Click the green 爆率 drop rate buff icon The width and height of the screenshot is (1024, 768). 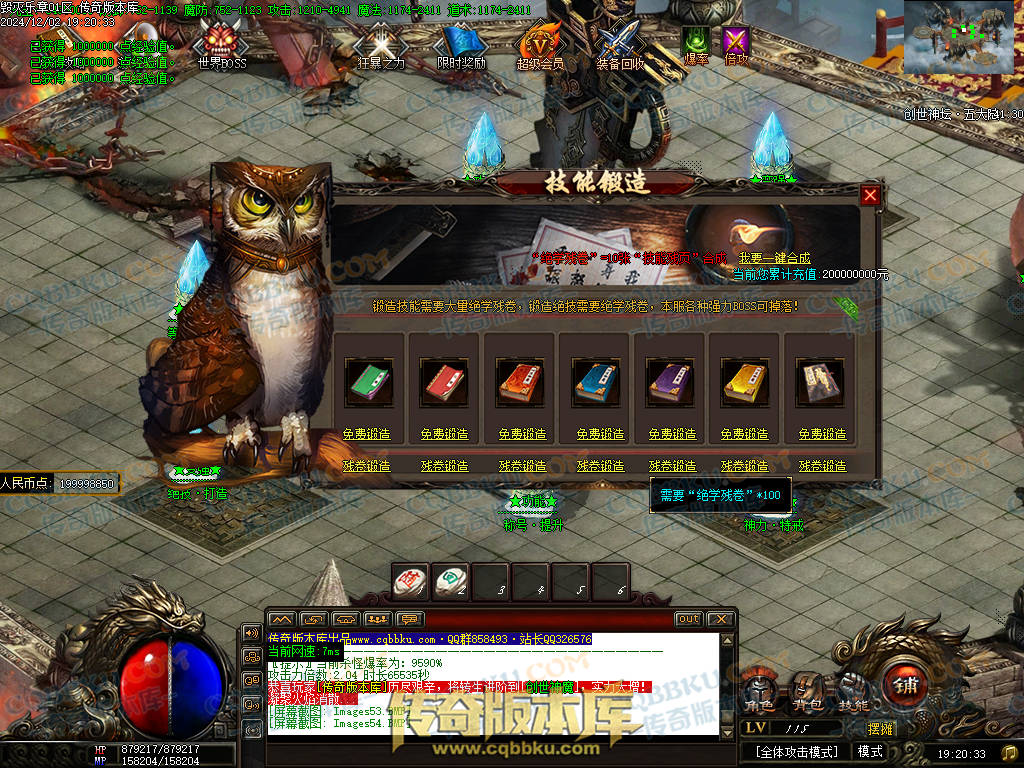click(696, 44)
